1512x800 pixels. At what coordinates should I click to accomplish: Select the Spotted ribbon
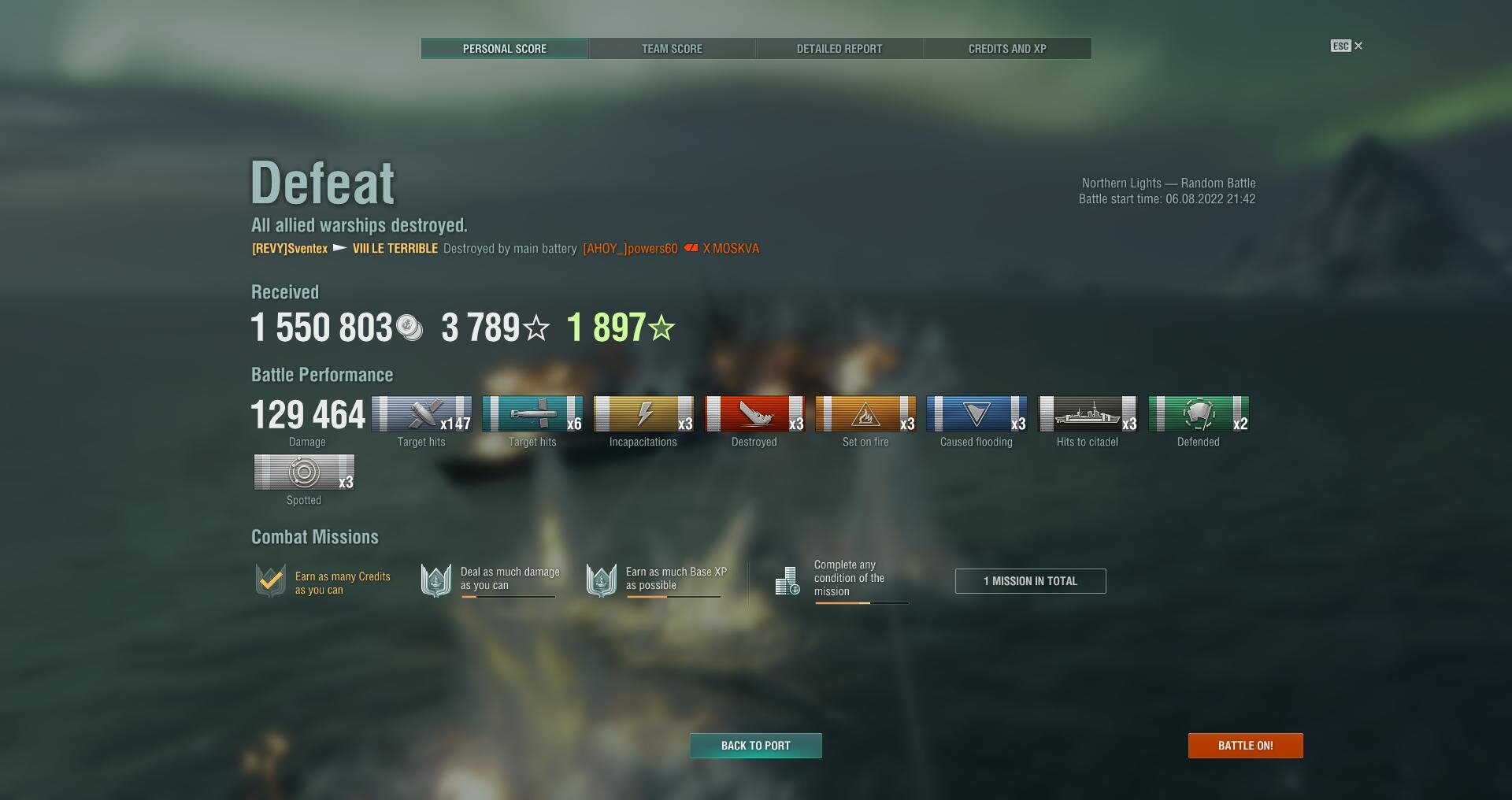coord(304,472)
